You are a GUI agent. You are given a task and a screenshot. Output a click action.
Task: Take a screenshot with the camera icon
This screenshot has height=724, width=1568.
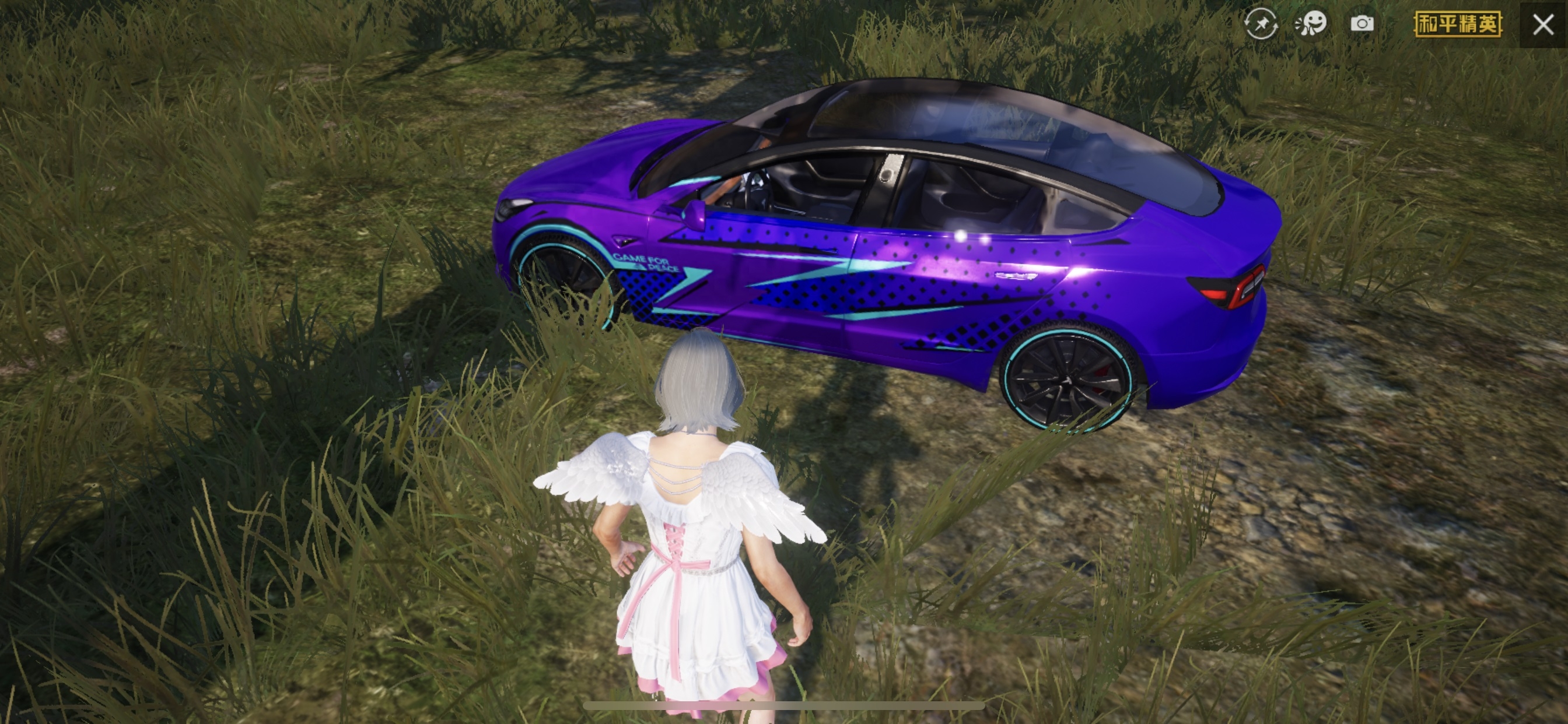pos(1362,24)
